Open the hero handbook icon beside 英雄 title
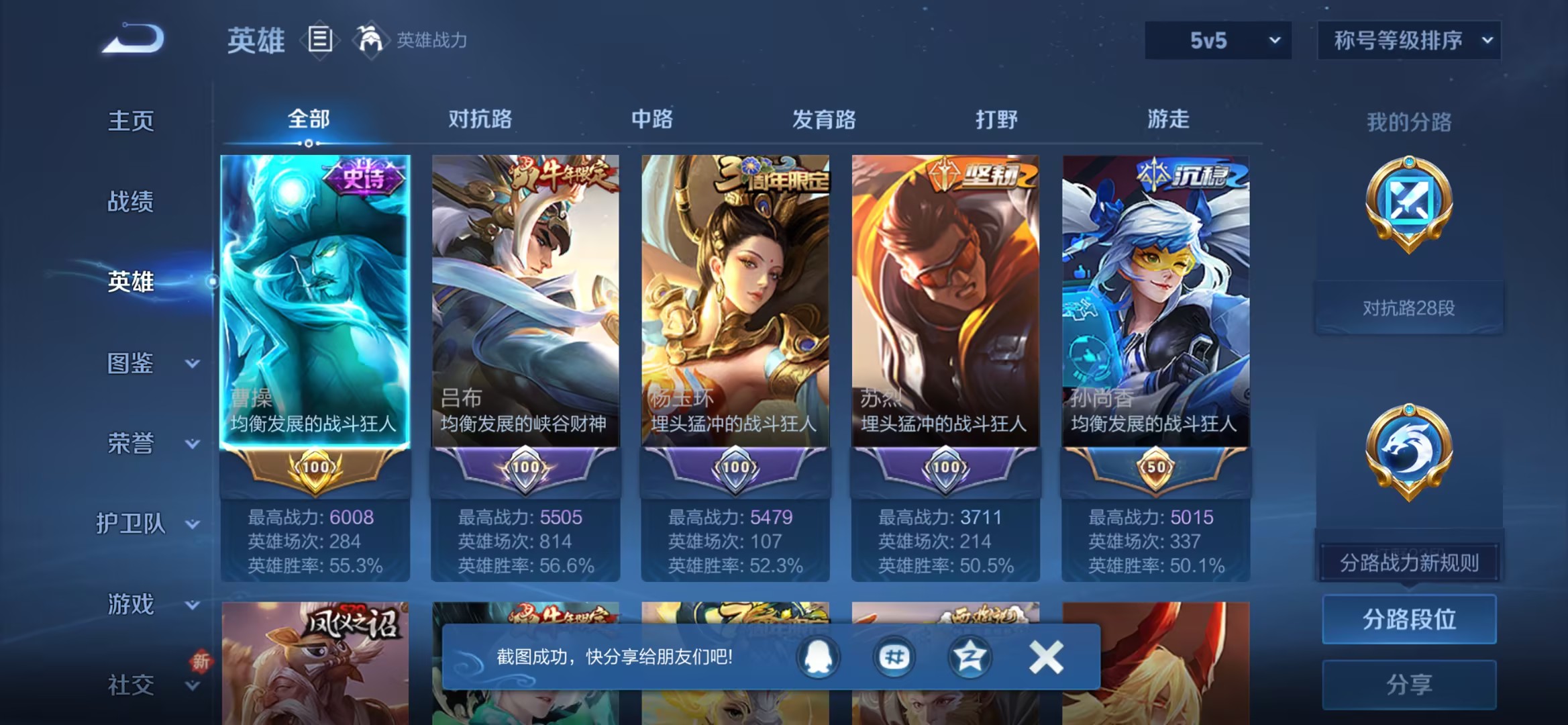Image resolution: width=1568 pixels, height=725 pixels. tap(320, 39)
